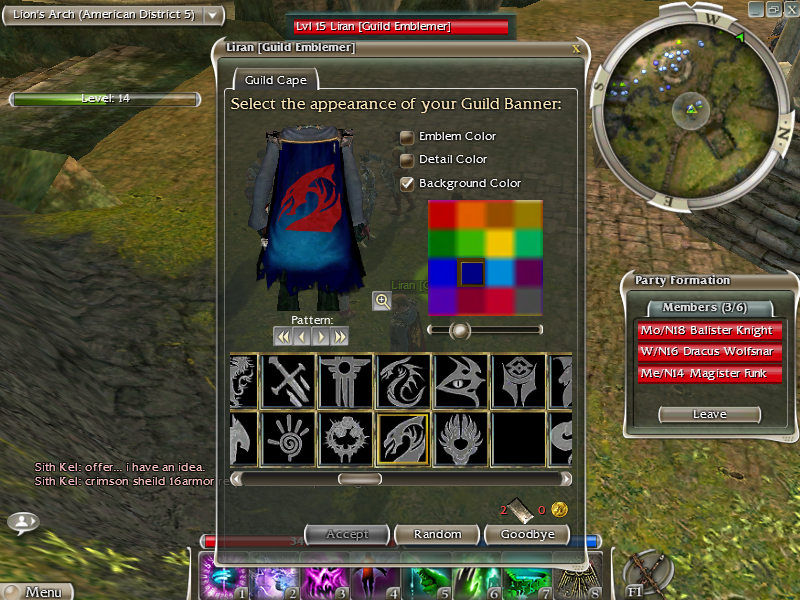Open the main Menu button
The image size is (800, 600).
coord(37,592)
